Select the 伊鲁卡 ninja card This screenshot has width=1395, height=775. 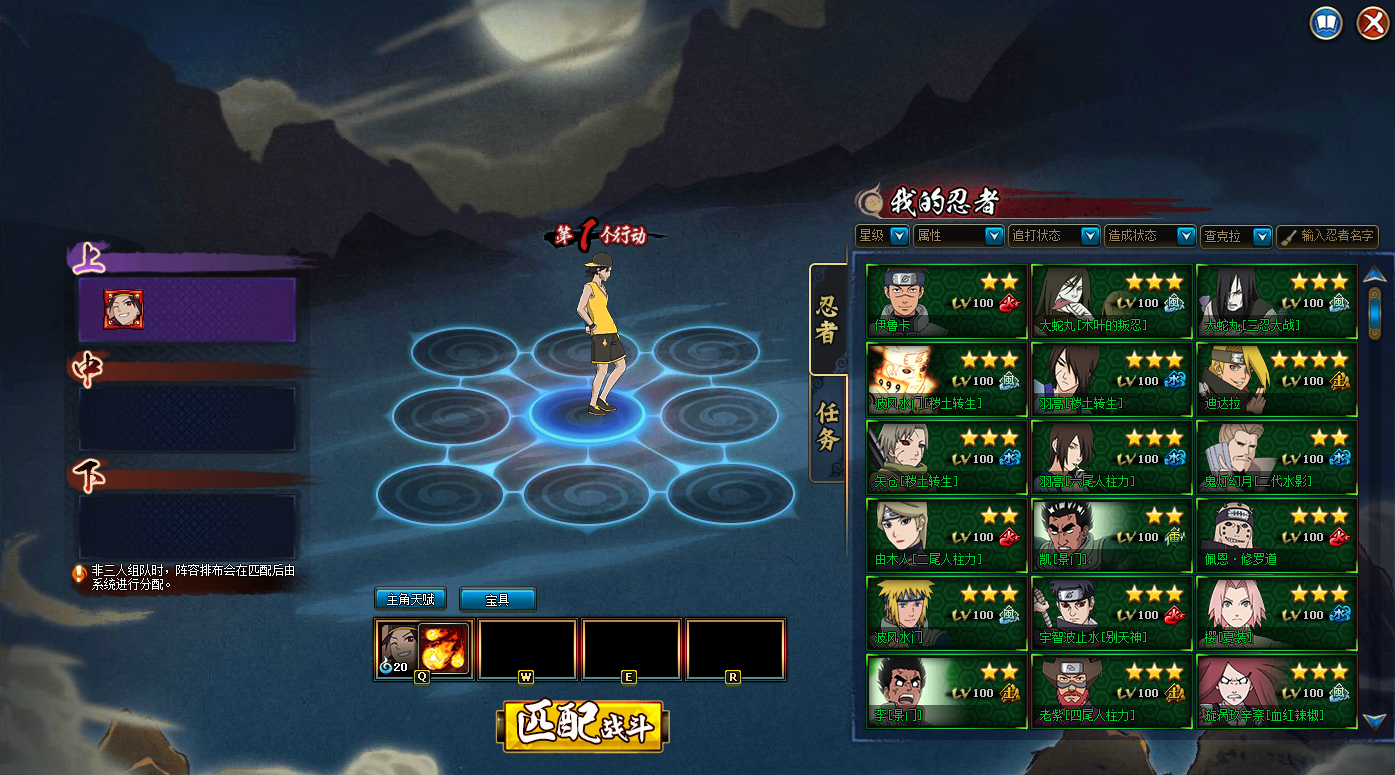(x=946, y=301)
